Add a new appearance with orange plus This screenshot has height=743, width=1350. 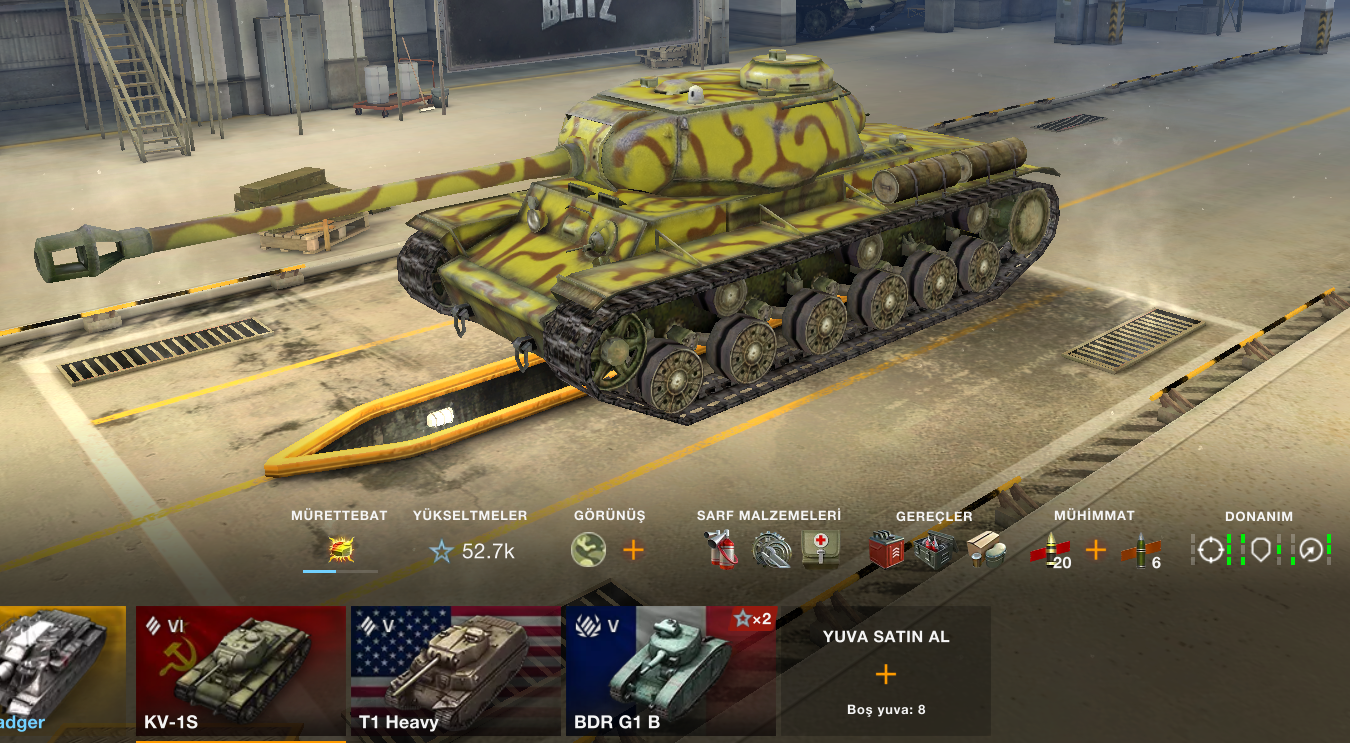click(634, 549)
